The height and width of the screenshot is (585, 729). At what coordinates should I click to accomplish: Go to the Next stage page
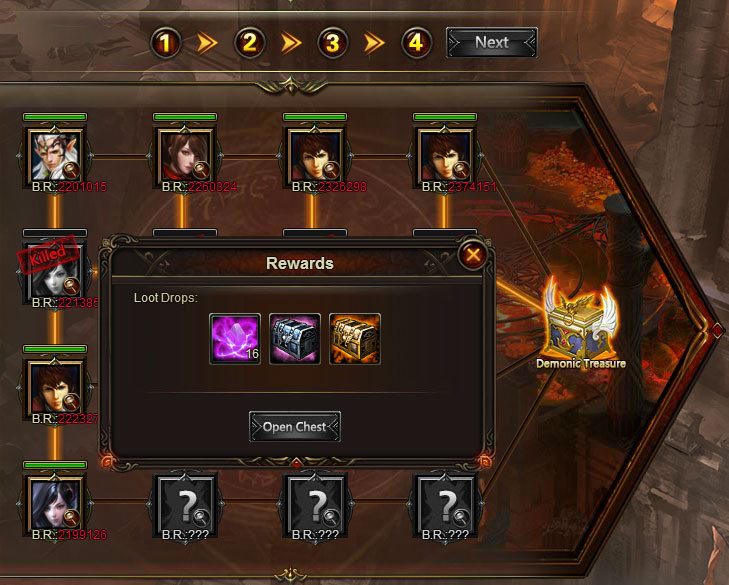point(491,43)
